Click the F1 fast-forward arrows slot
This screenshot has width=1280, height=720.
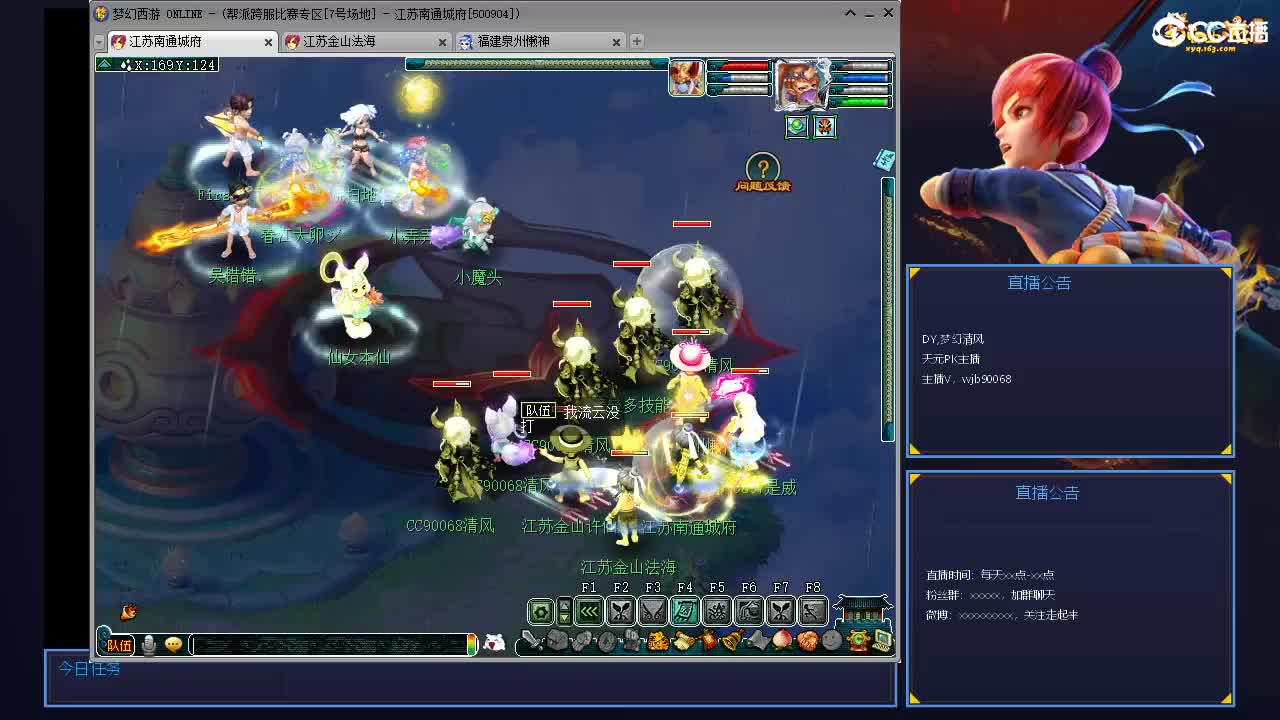pyautogui.click(x=588, y=610)
